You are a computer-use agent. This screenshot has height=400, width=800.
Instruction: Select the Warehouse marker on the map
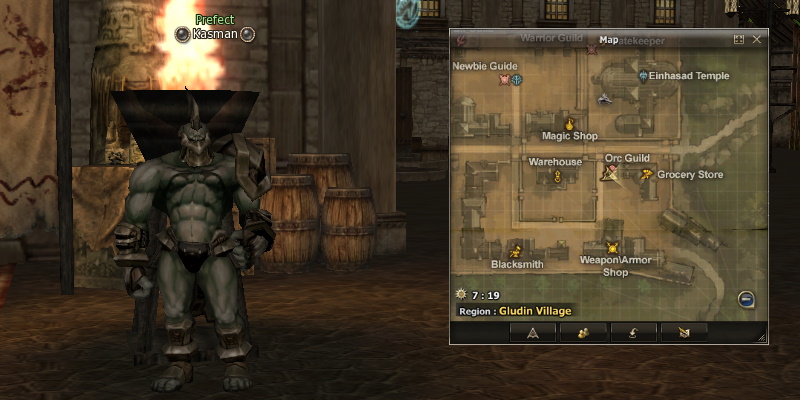tap(557, 176)
